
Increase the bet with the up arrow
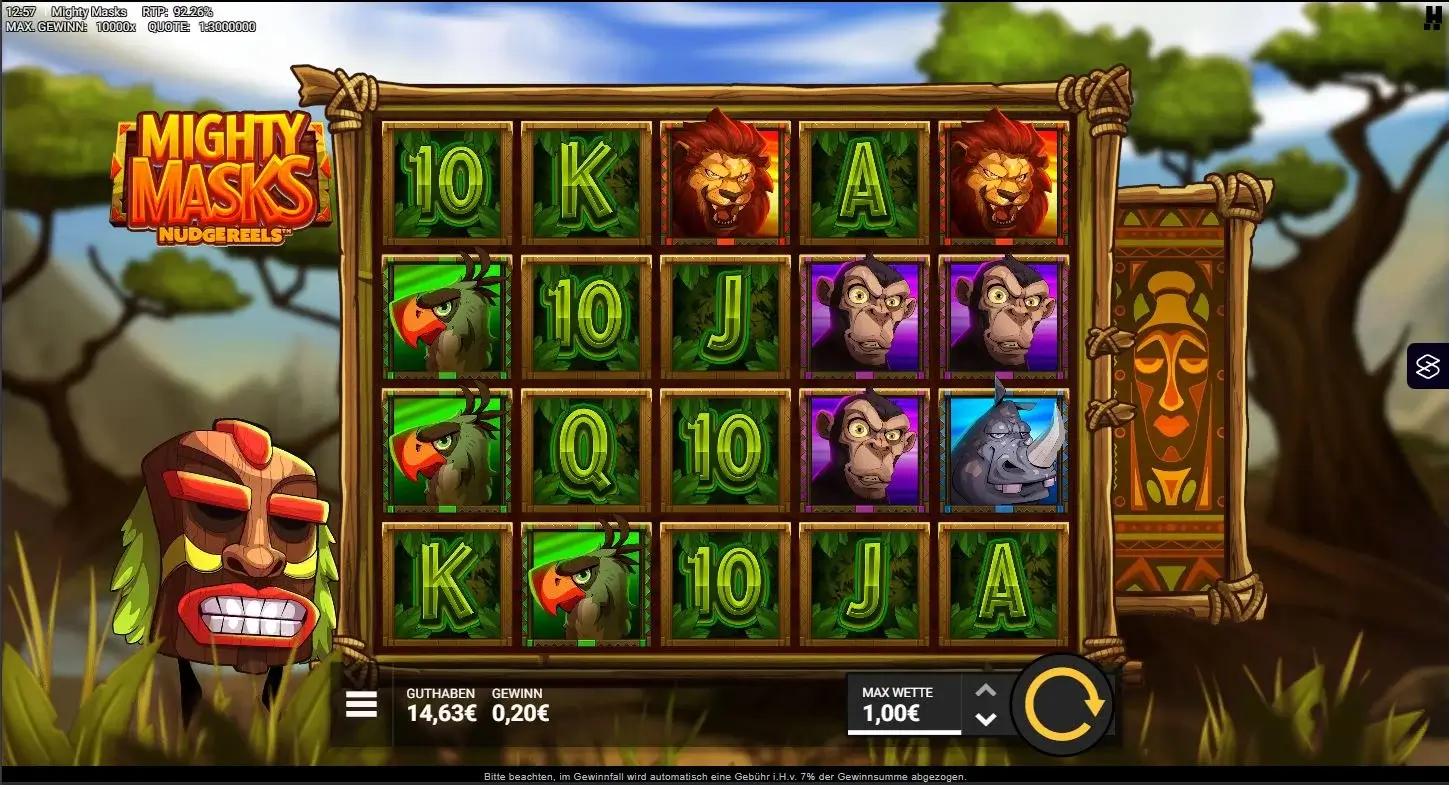tap(985, 688)
